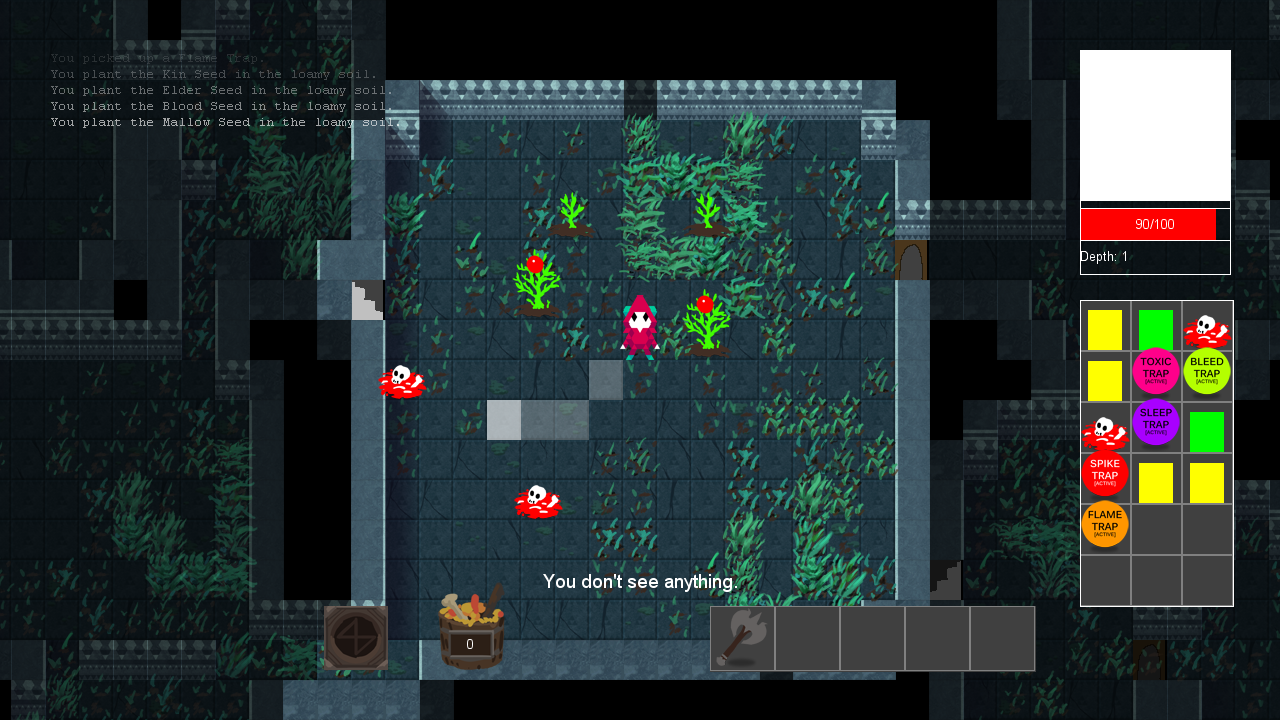The width and height of the screenshot is (1280, 720).
Task: Toggle the Spike Trap active state
Action: coord(1105,473)
